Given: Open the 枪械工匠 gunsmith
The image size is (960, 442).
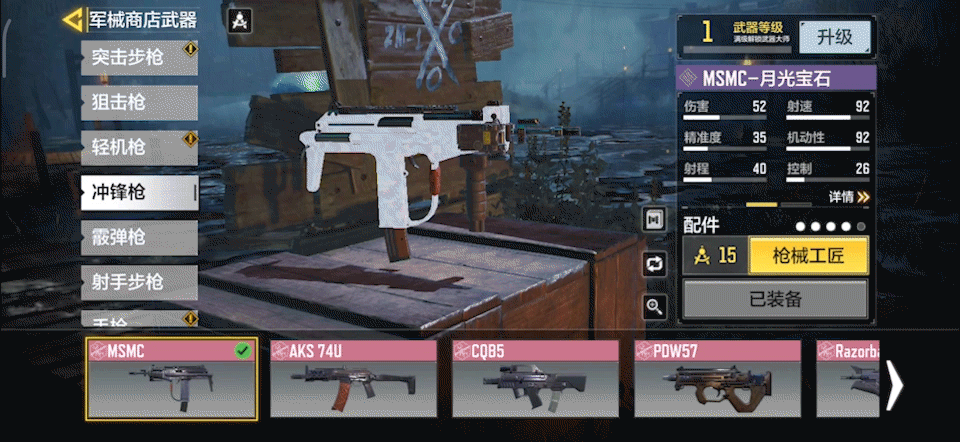Looking at the screenshot, I should click(808, 255).
